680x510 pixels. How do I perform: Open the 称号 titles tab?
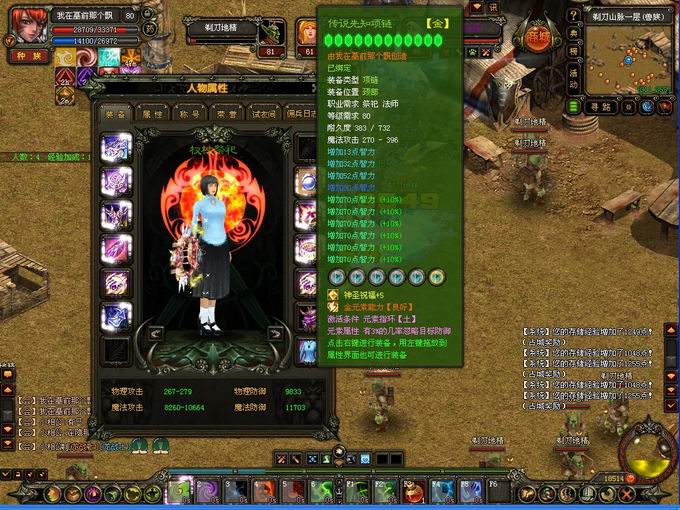click(x=190, y=114)
